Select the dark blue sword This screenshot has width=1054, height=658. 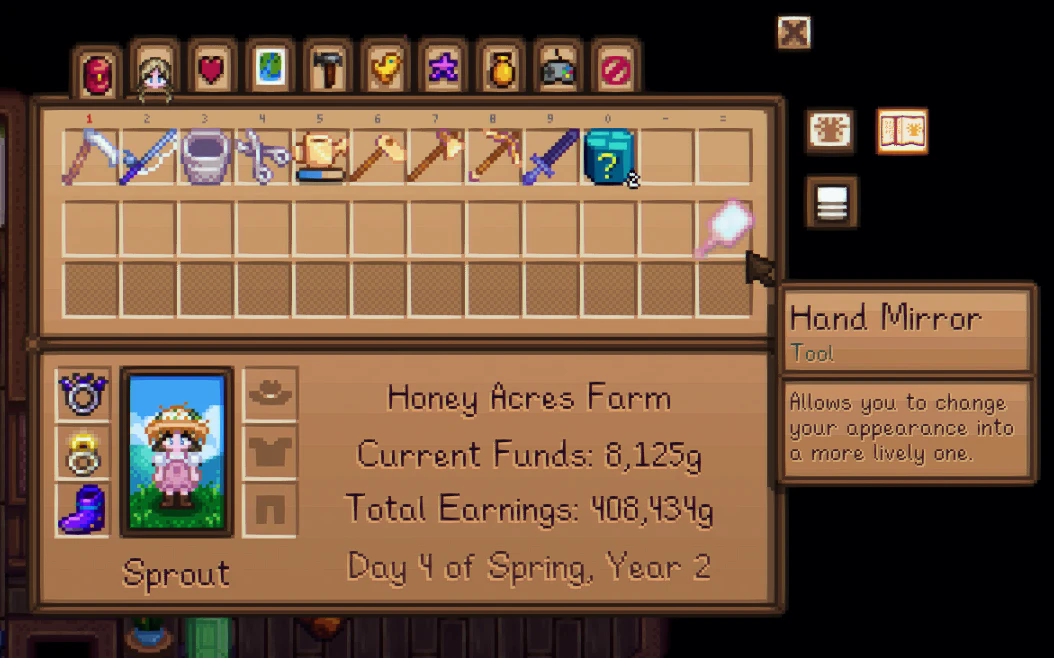click(x=551, y=157)
